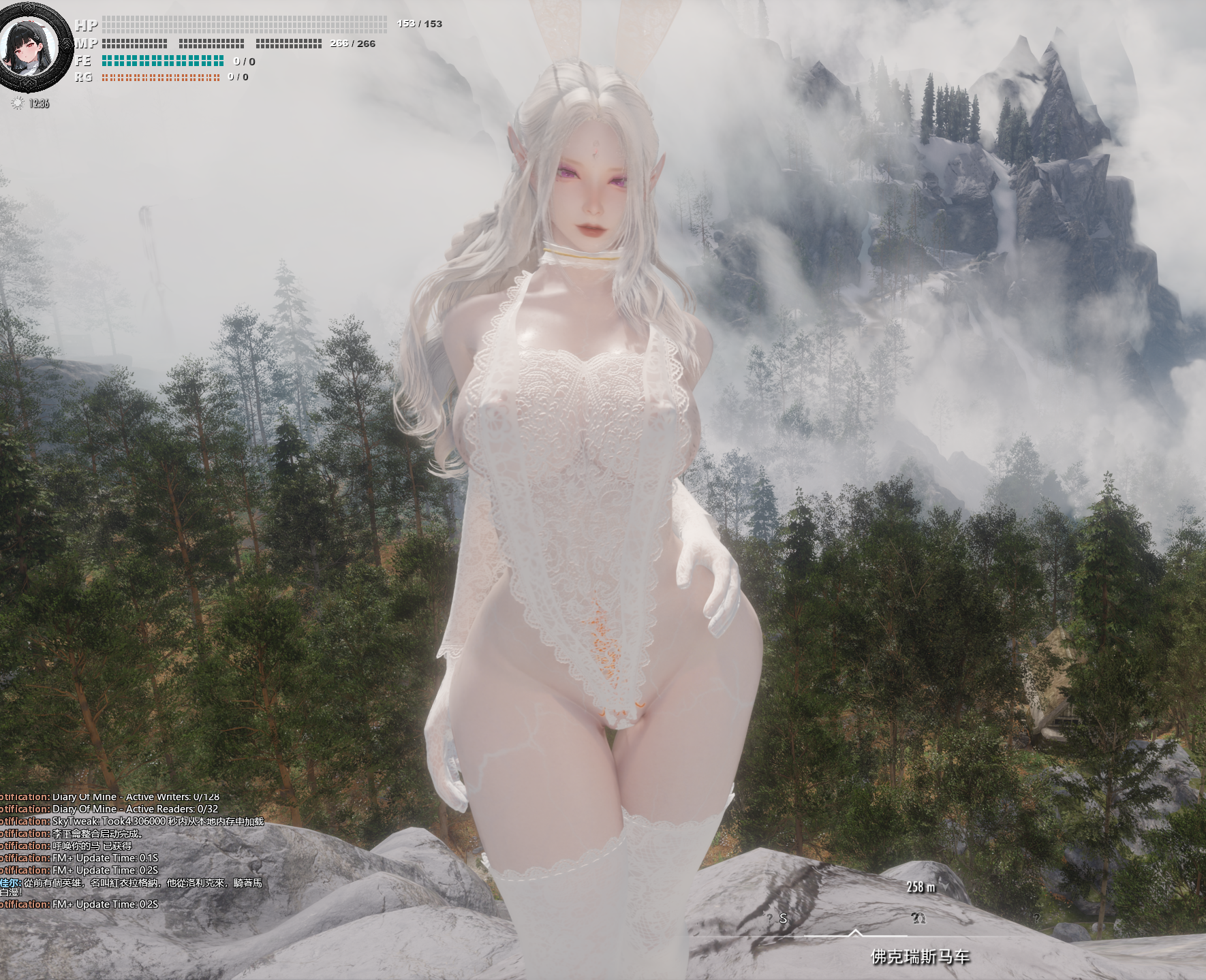
Task: Click the sun icon beside the clock
Action: pos(18,104)
